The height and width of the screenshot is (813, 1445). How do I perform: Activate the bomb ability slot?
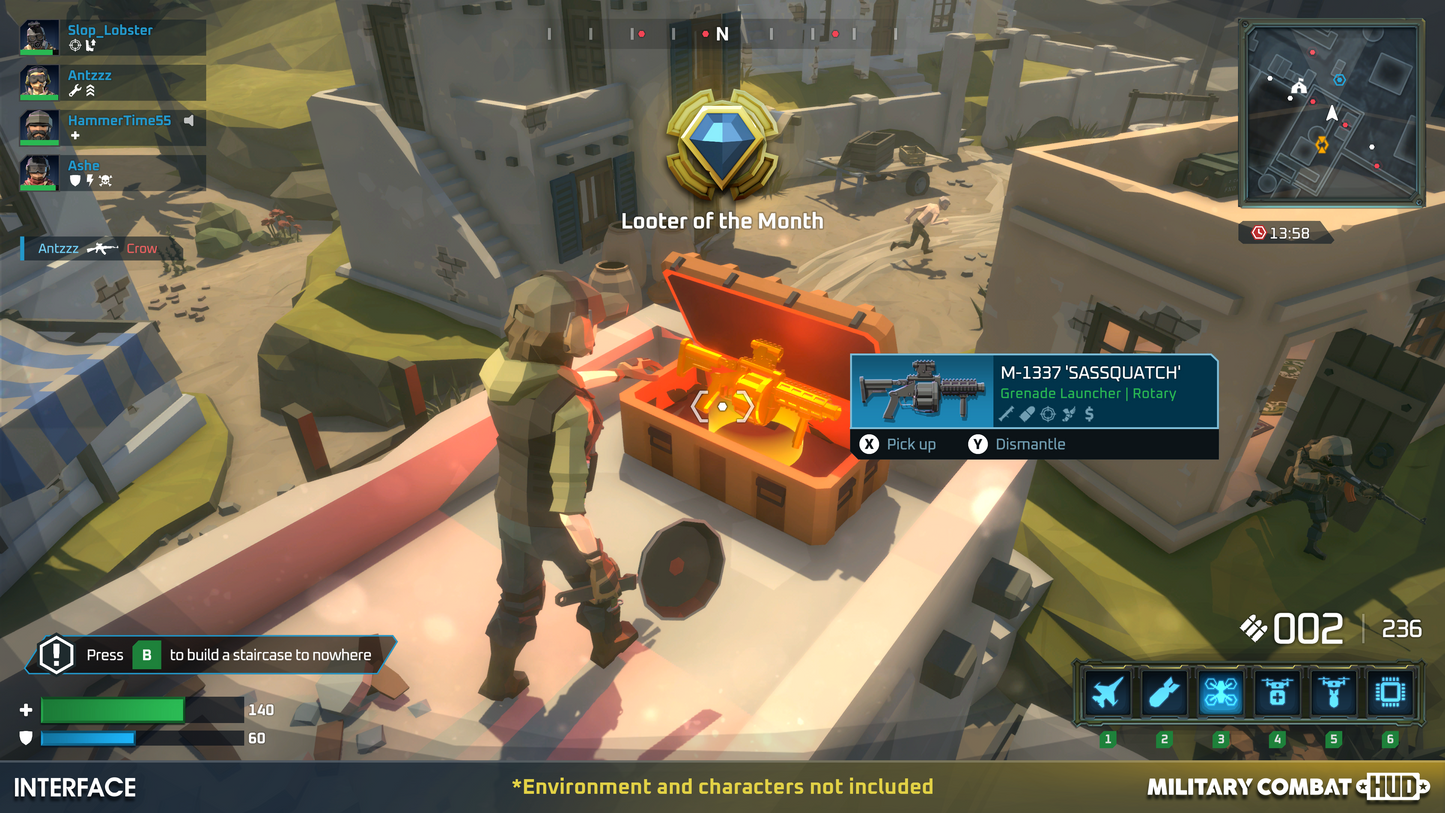[1164, 692]
